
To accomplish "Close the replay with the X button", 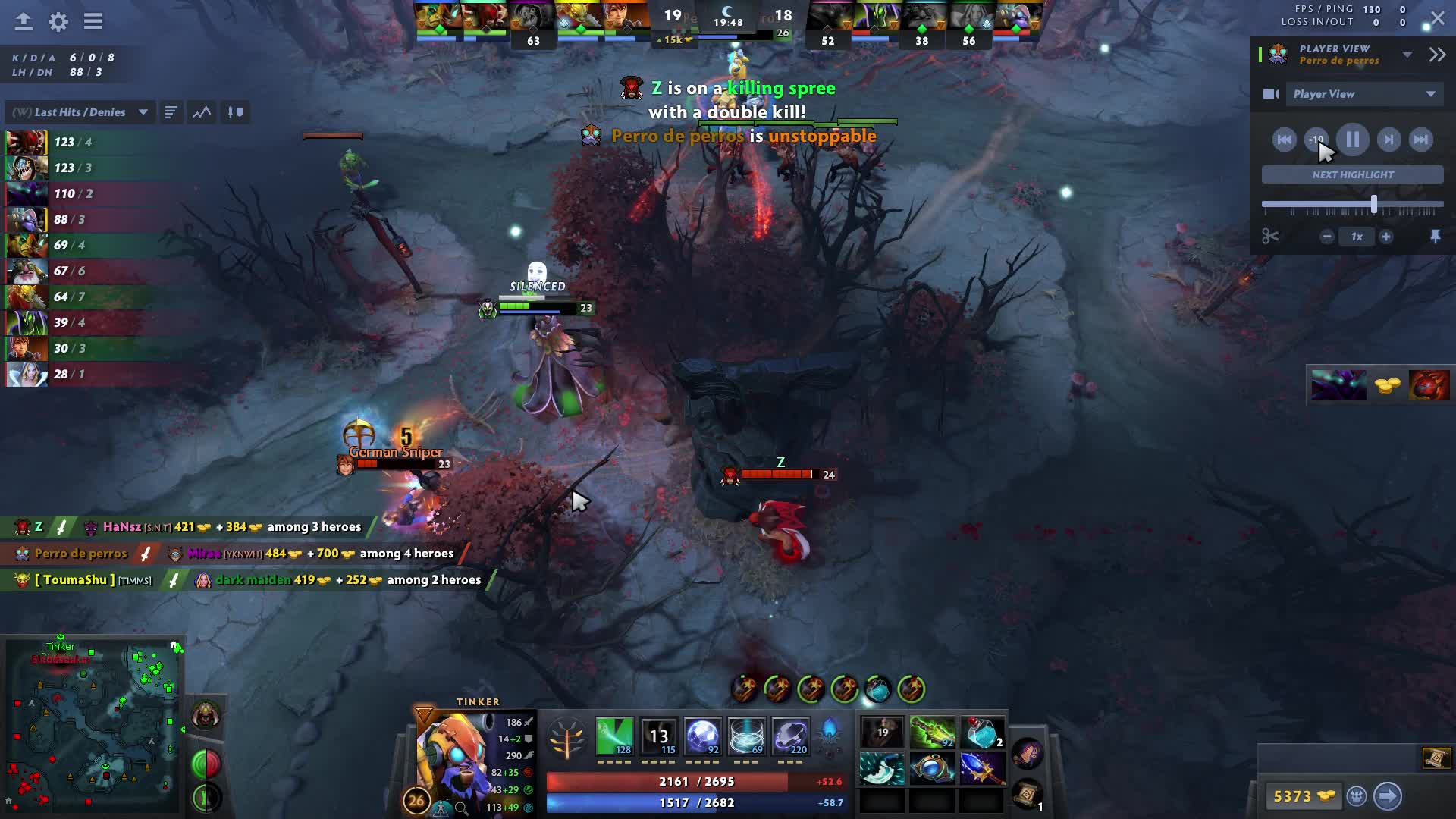I will (1438, 18).
